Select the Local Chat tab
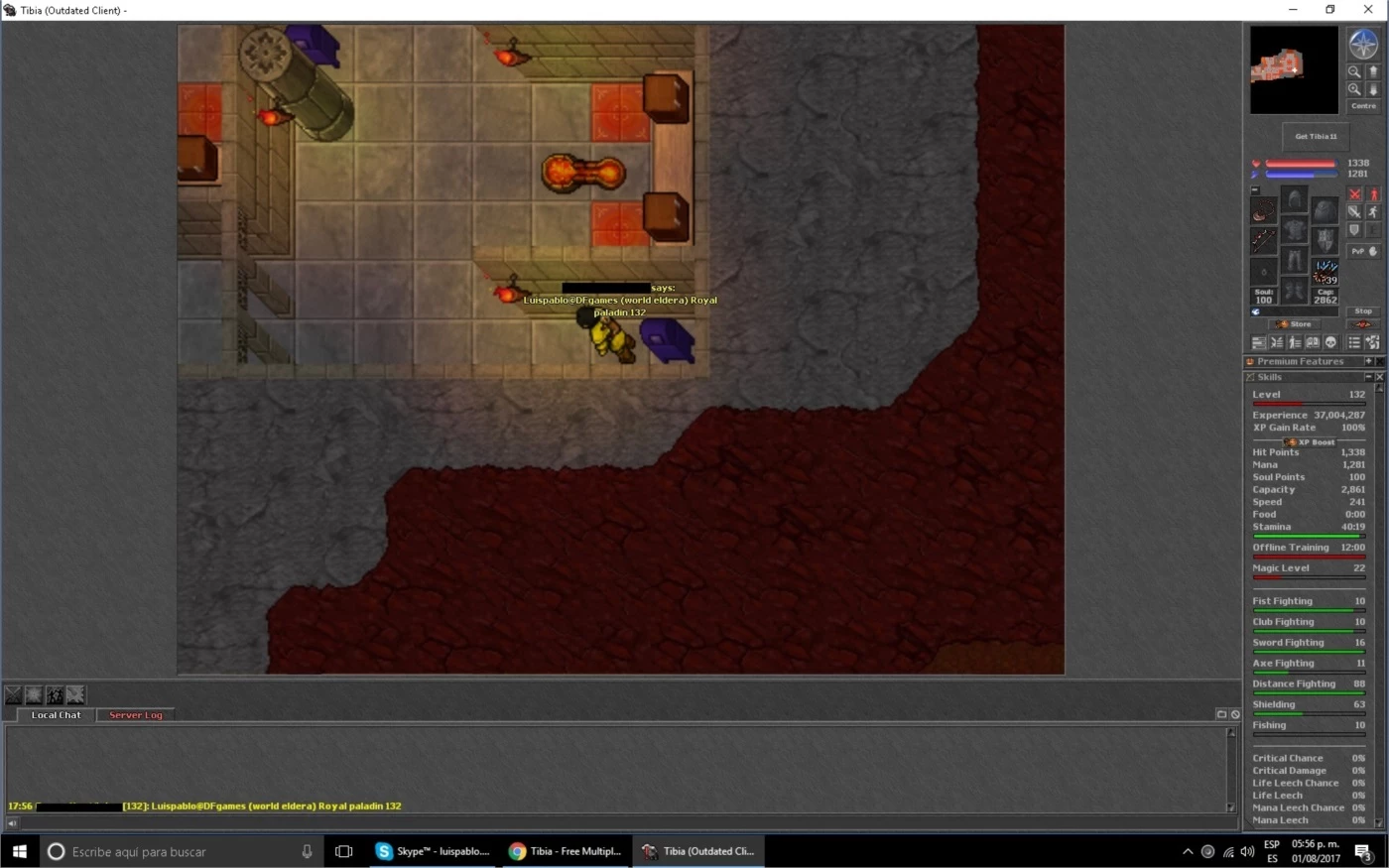The height and width of the screenshot is (868, 1389). coord(56,714)
